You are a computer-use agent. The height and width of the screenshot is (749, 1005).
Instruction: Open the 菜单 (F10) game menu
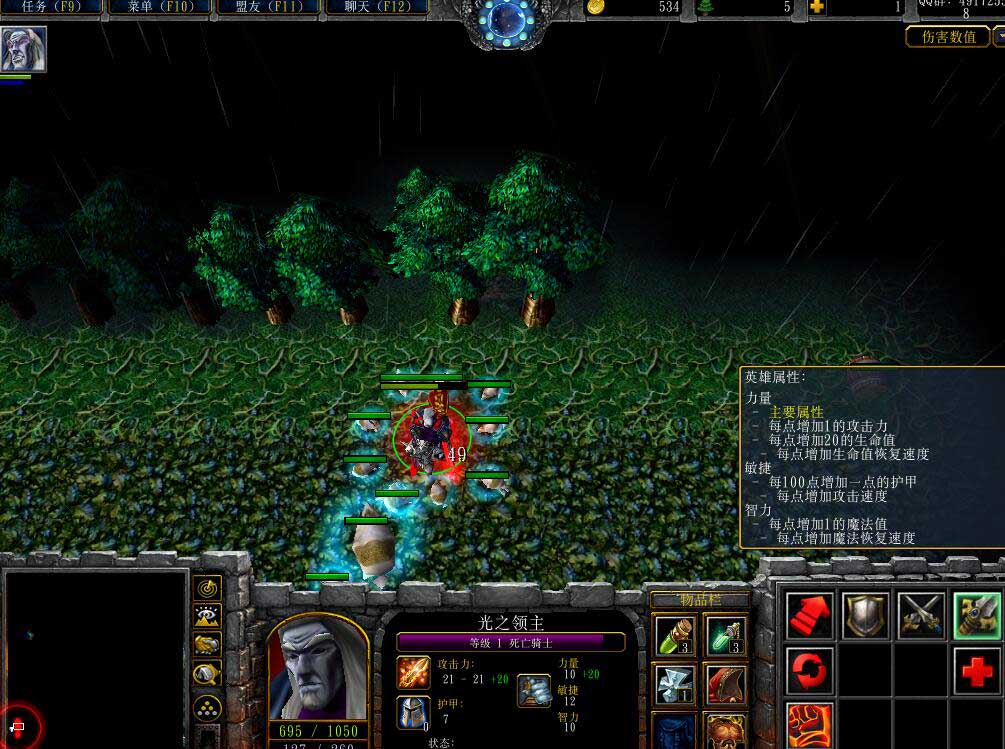pos(158,7)
